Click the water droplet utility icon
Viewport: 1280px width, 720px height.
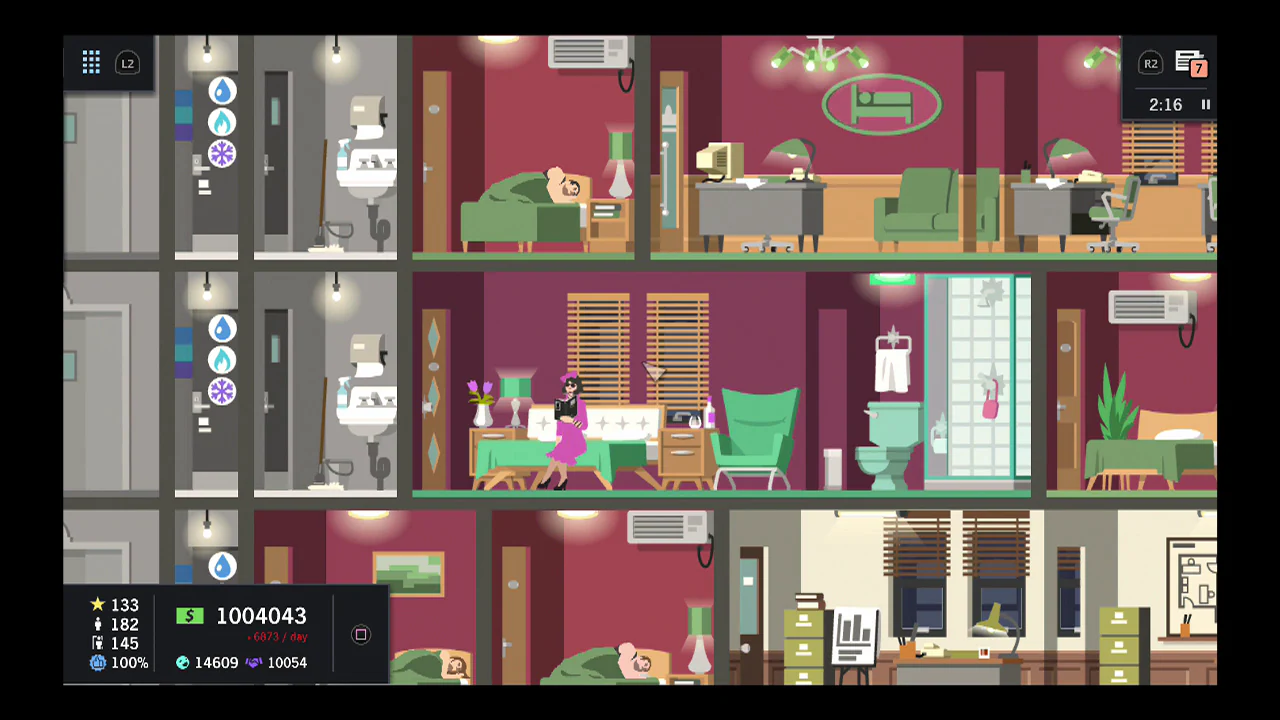tap(222, 91)
